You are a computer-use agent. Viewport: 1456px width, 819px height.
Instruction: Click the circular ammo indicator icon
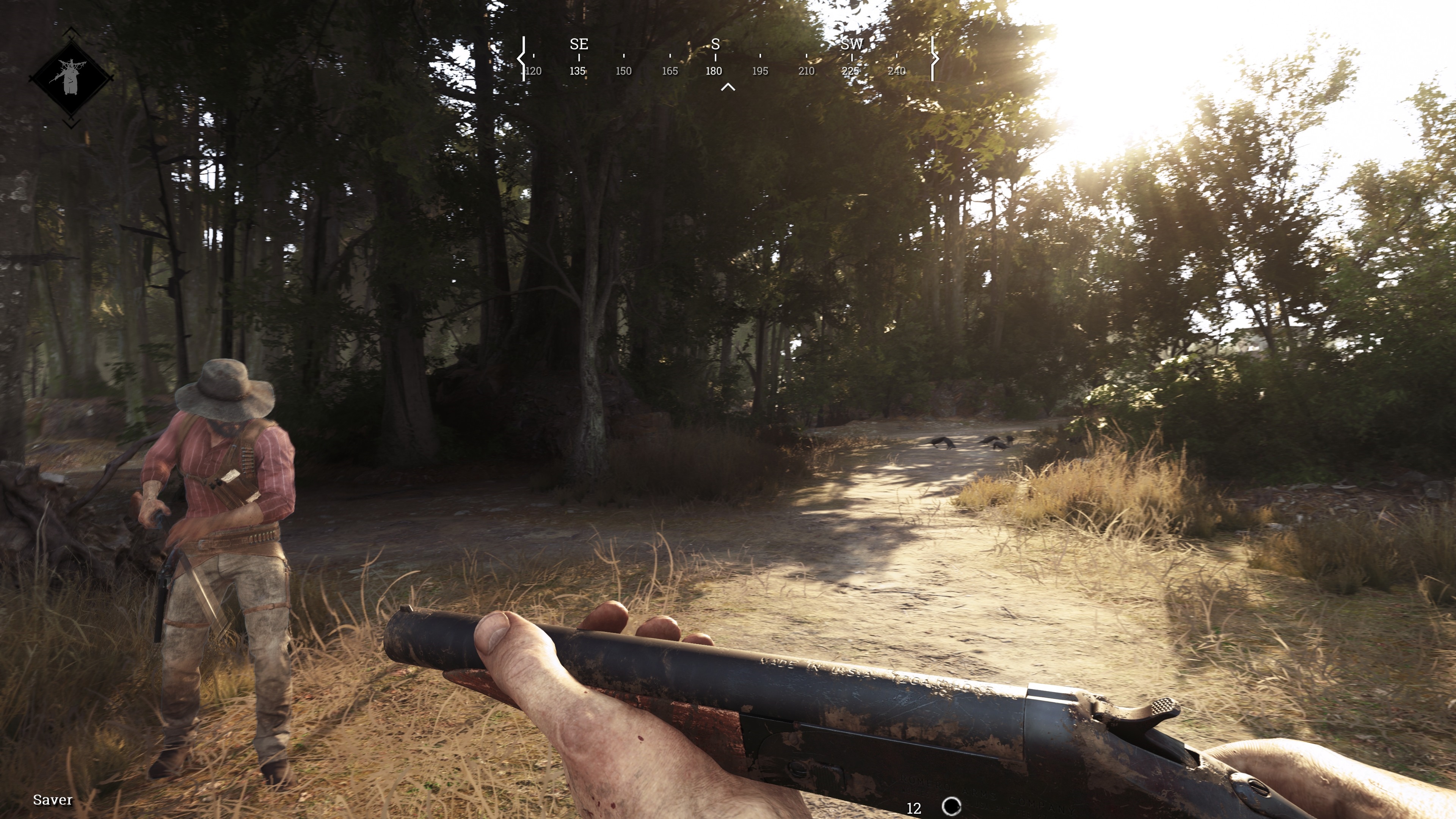click(952, 806)
